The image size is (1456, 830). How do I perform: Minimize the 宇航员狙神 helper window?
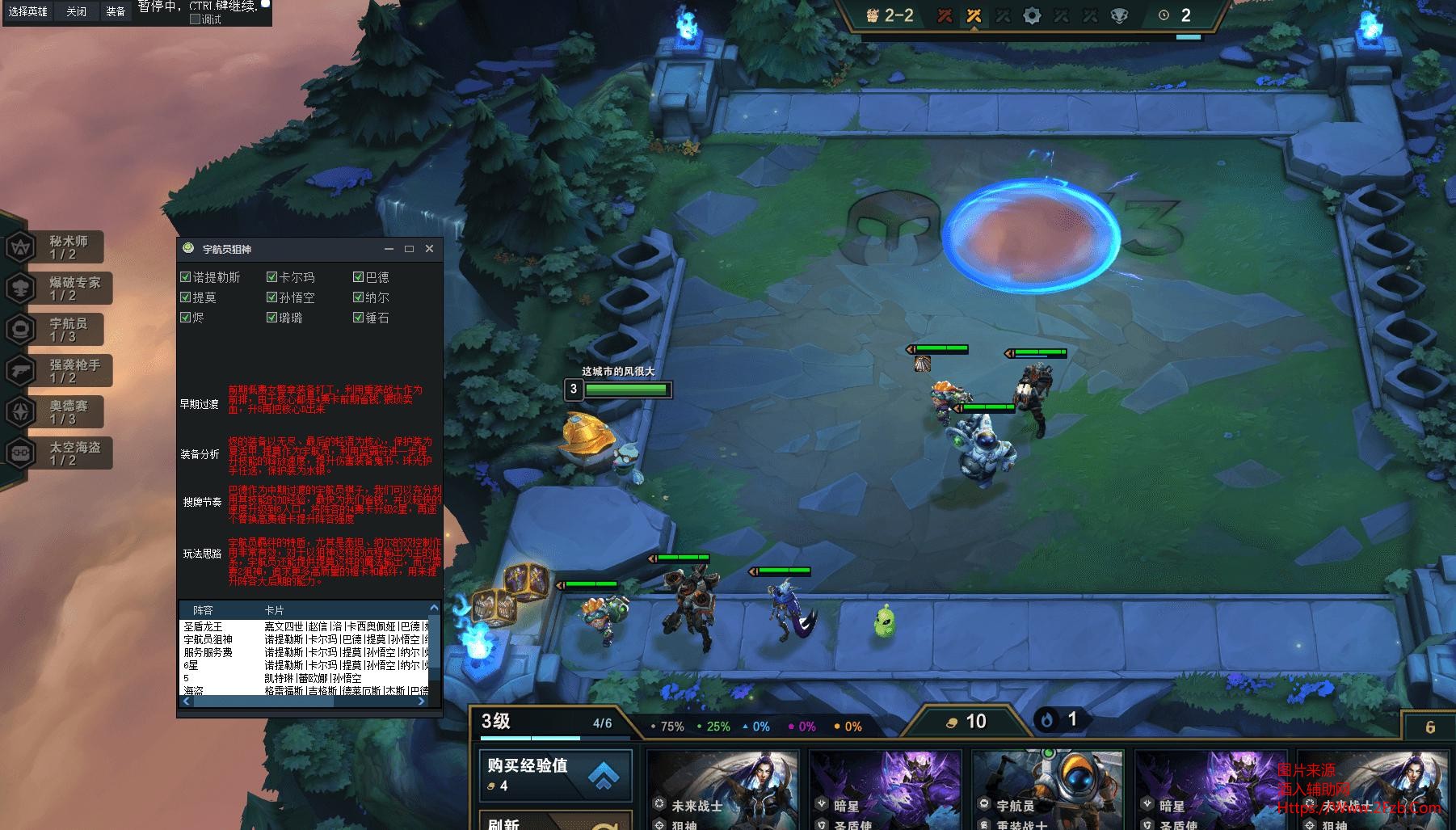(x=389, y=249)
